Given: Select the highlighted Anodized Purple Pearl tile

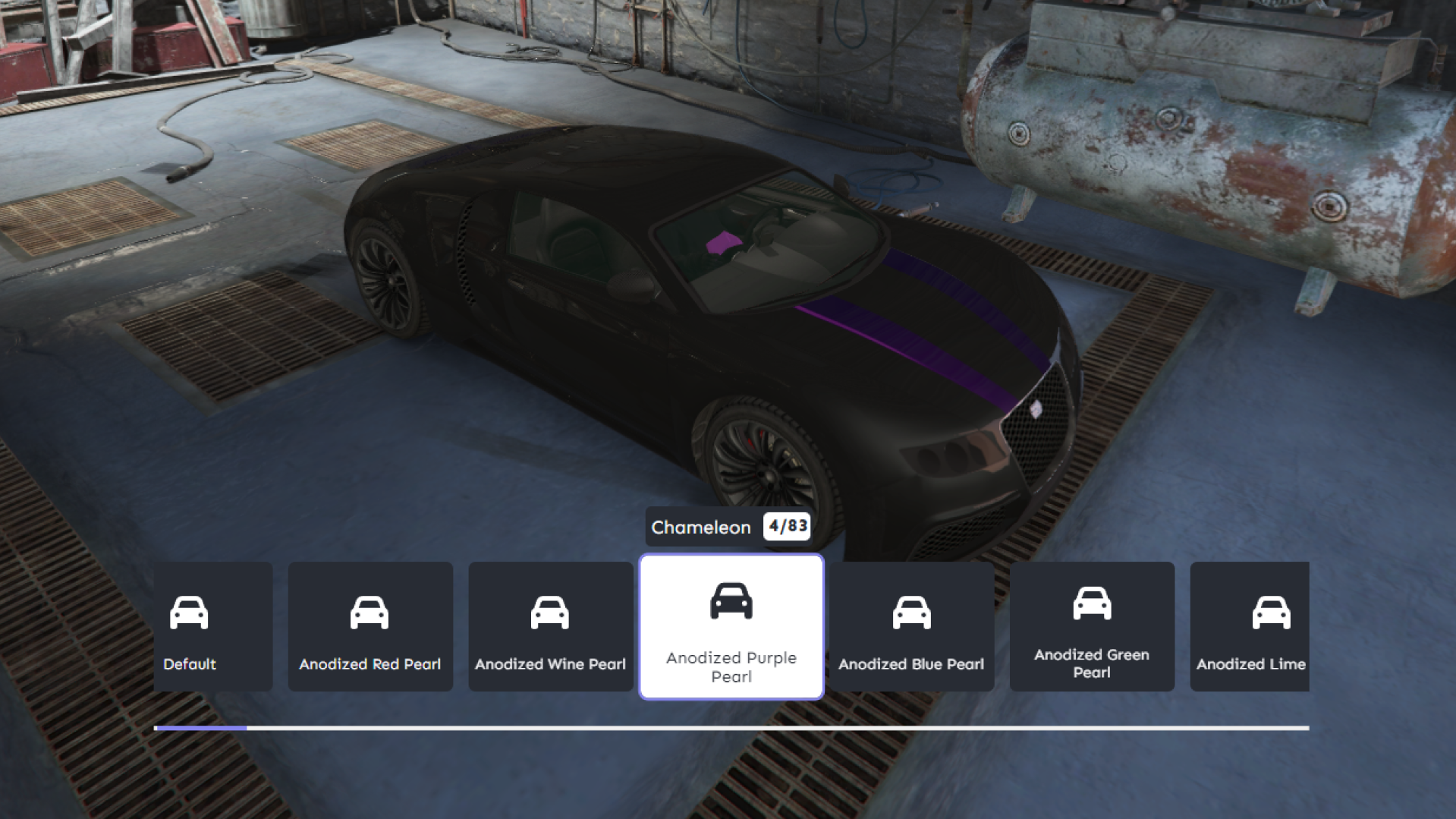Looking at the screenshot, I should (x=731, y=627).
